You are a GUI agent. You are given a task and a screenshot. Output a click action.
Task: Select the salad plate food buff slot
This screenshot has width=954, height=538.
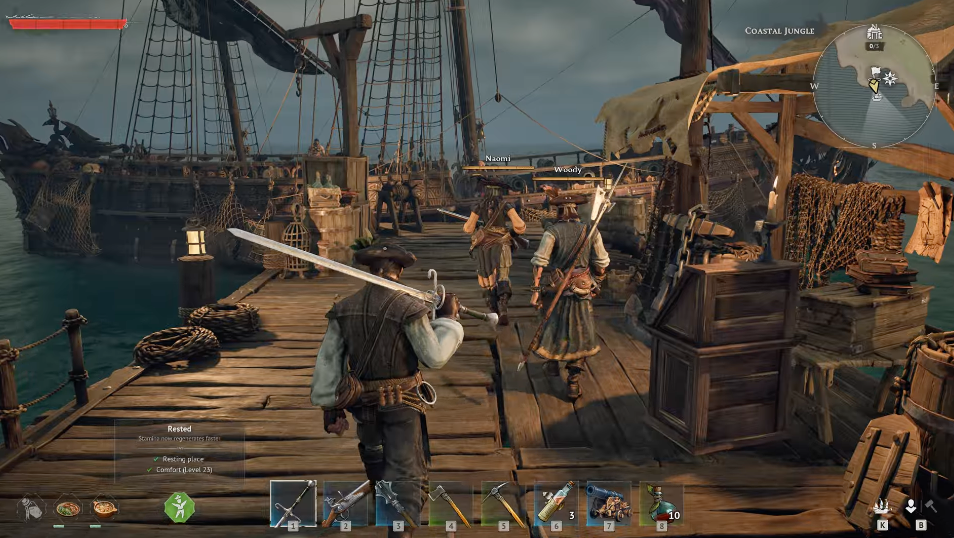click(68, 508)
